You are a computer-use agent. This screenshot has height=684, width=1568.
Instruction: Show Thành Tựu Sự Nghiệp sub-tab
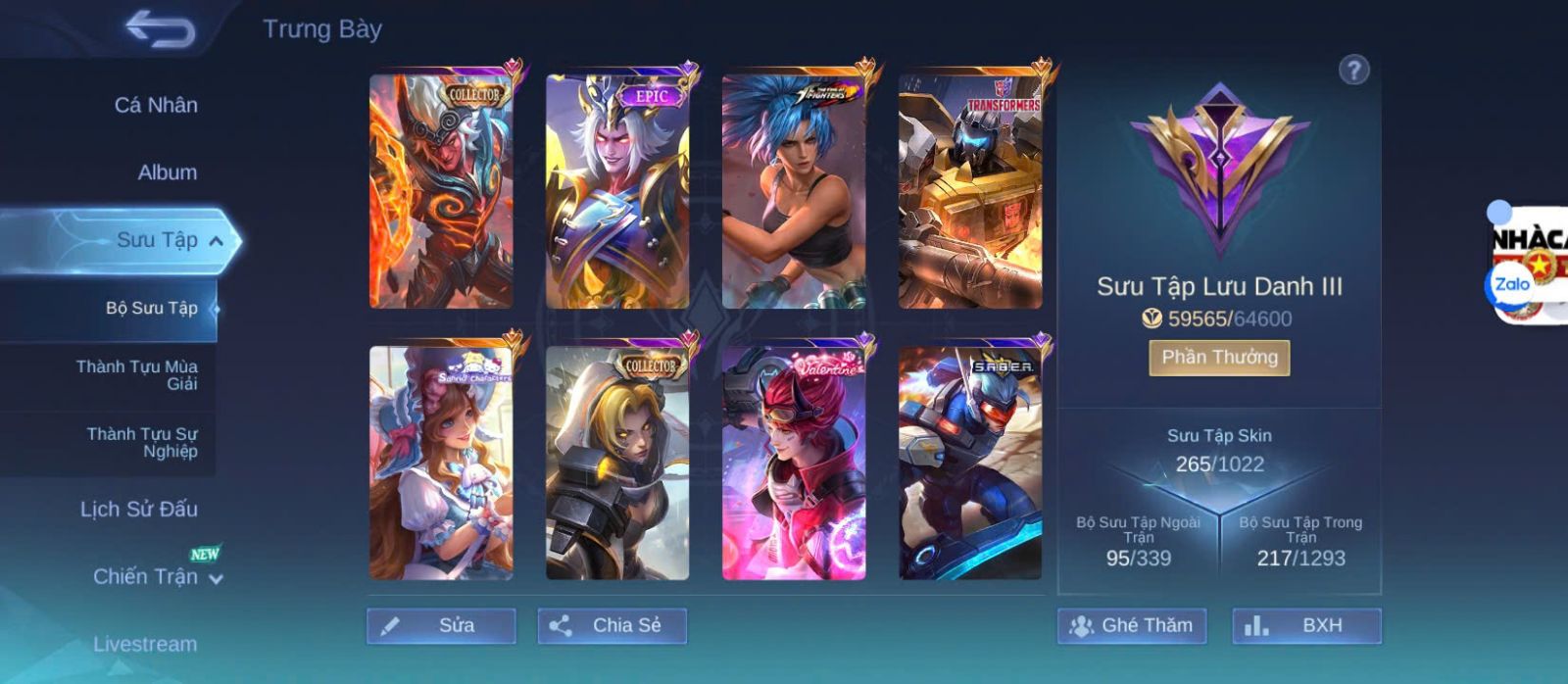tap(142, 443)
